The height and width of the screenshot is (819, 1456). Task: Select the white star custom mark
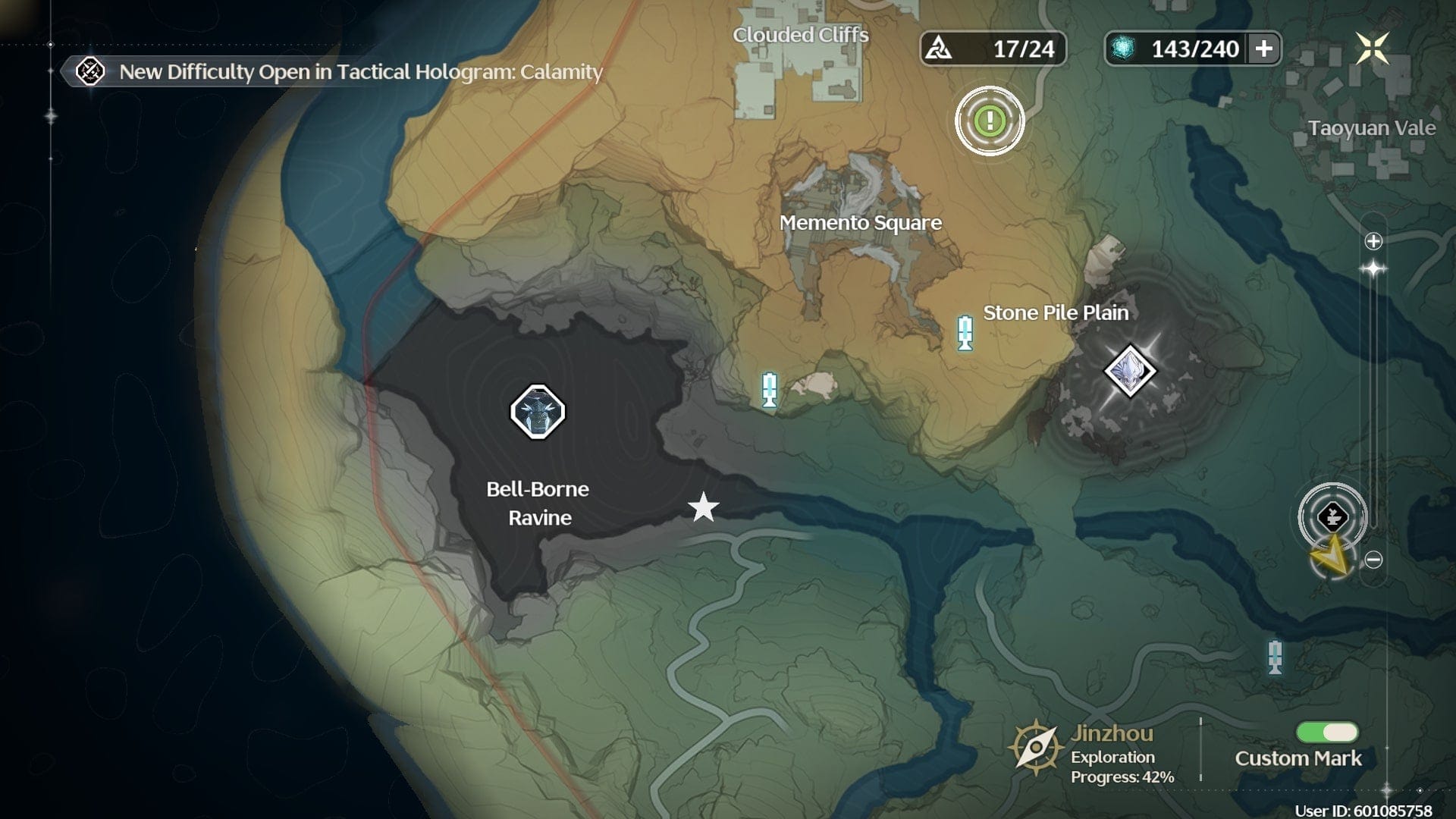point(704,507)
